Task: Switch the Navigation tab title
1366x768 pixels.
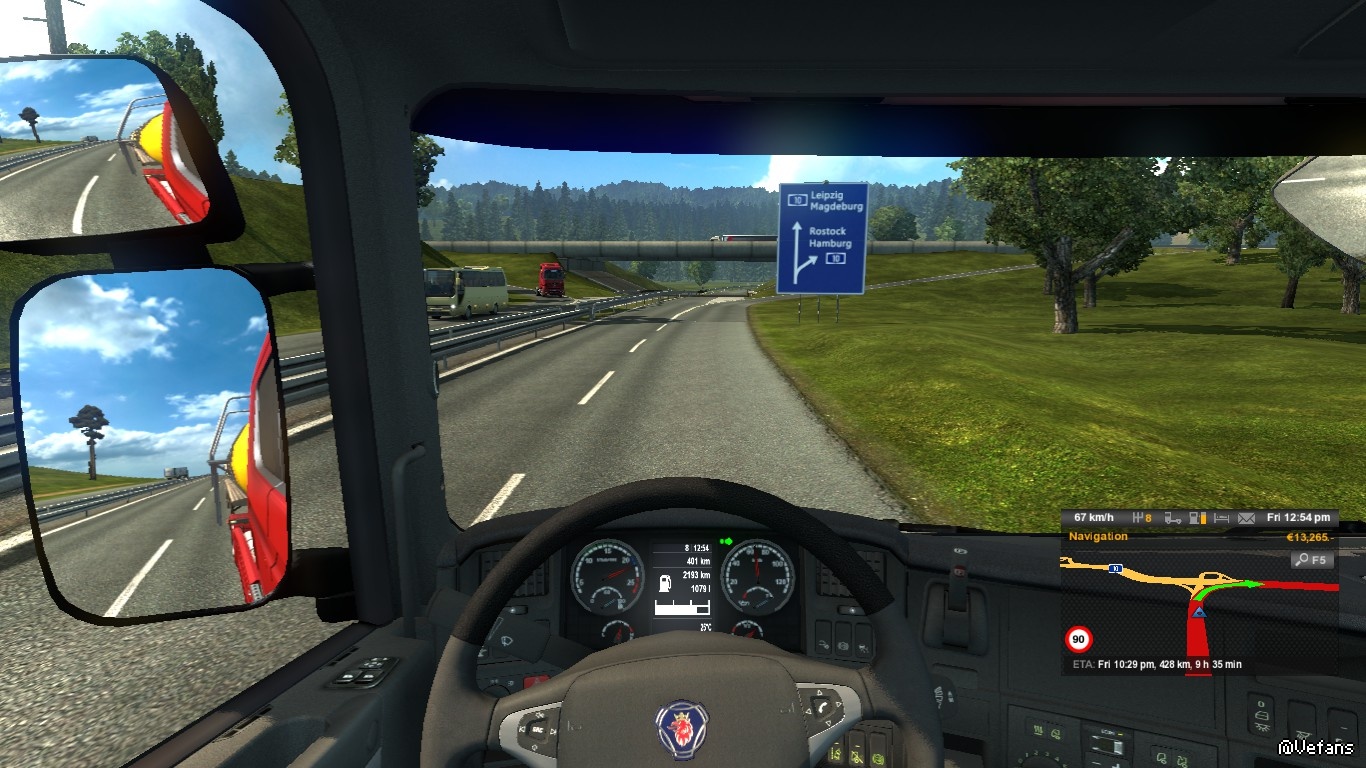Action: [x=1098, y=537]
